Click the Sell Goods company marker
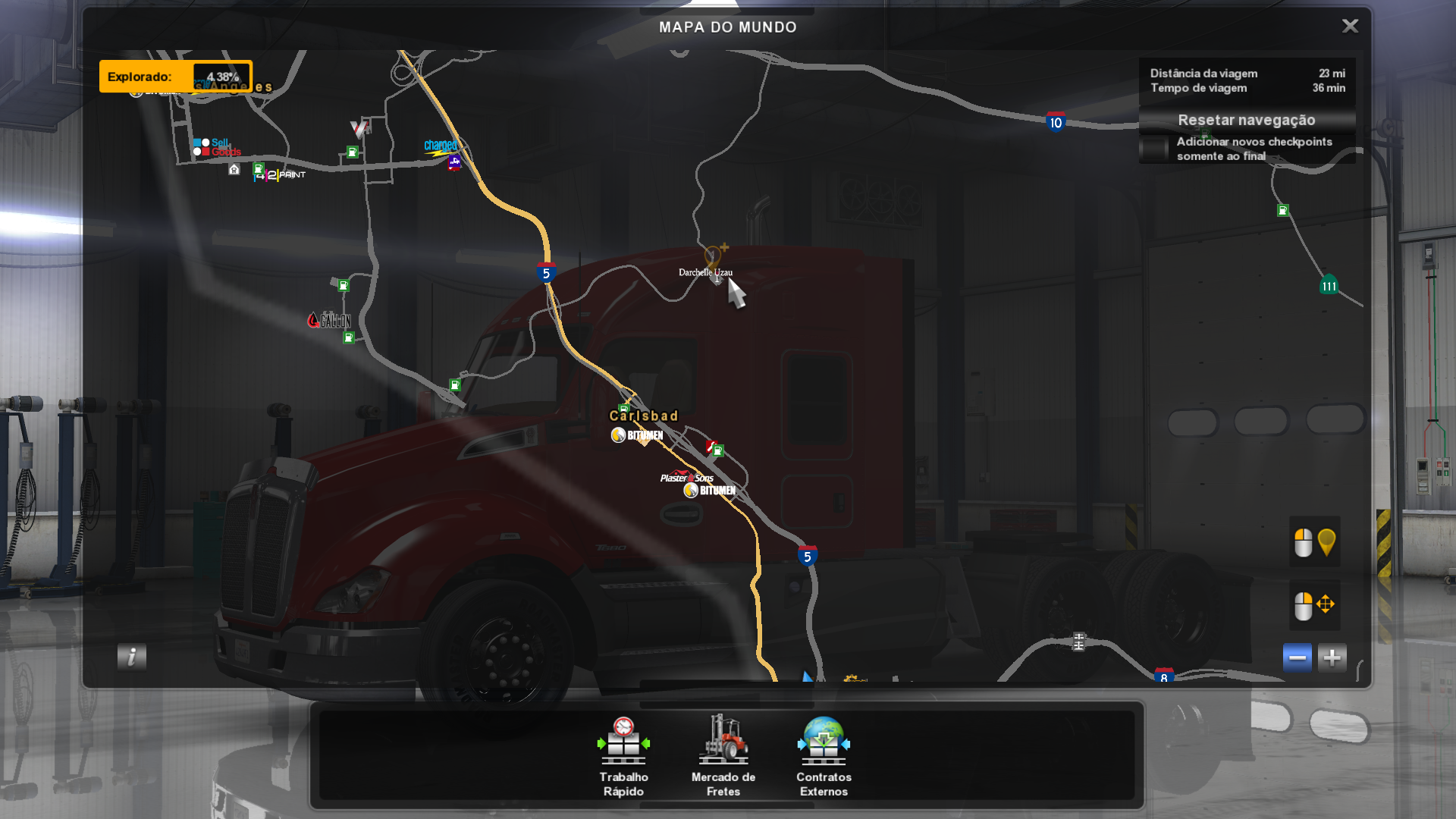The height and width of the screenshot is (819, 1456). click(217, 147)
